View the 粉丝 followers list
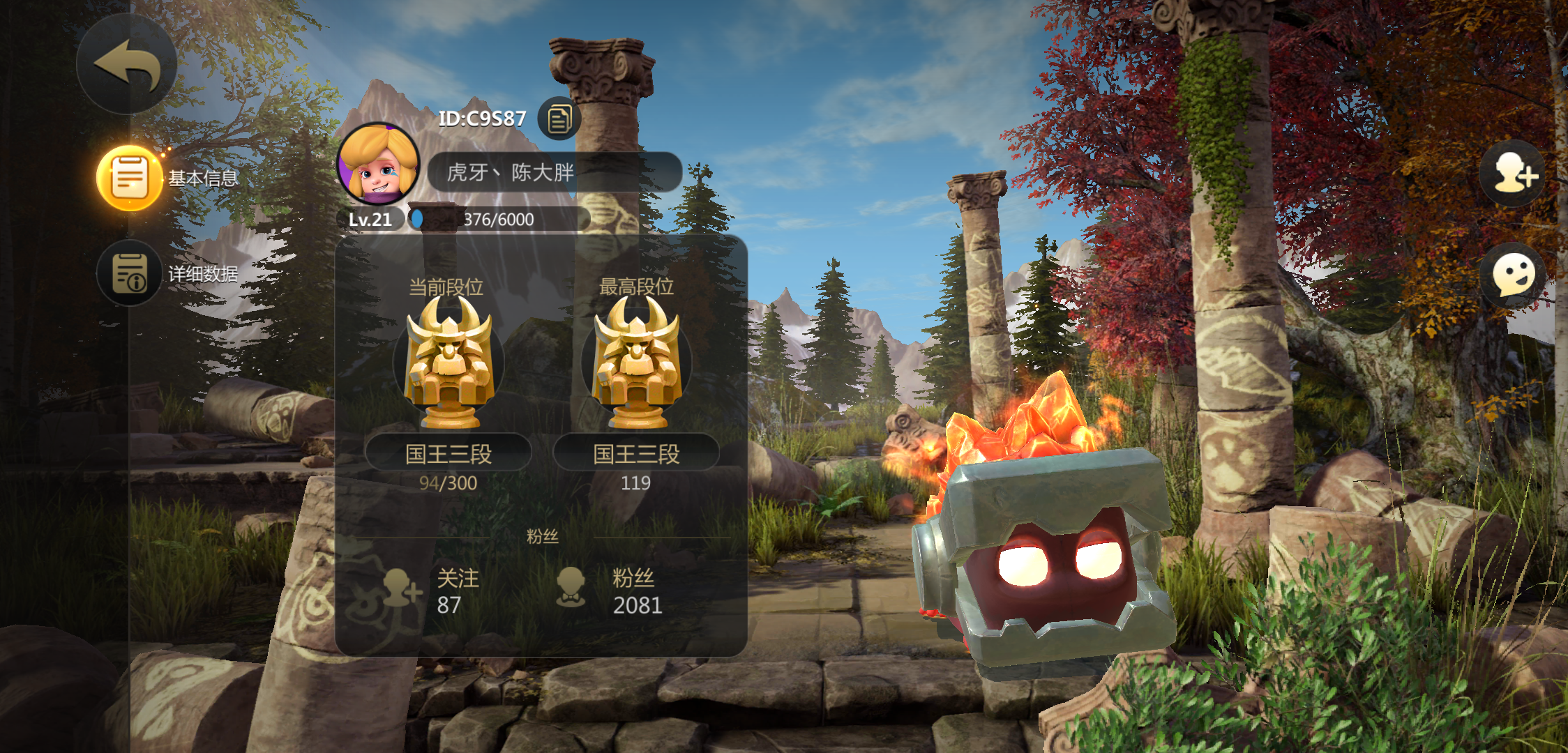1568x753 pixels. click(610, 591)
